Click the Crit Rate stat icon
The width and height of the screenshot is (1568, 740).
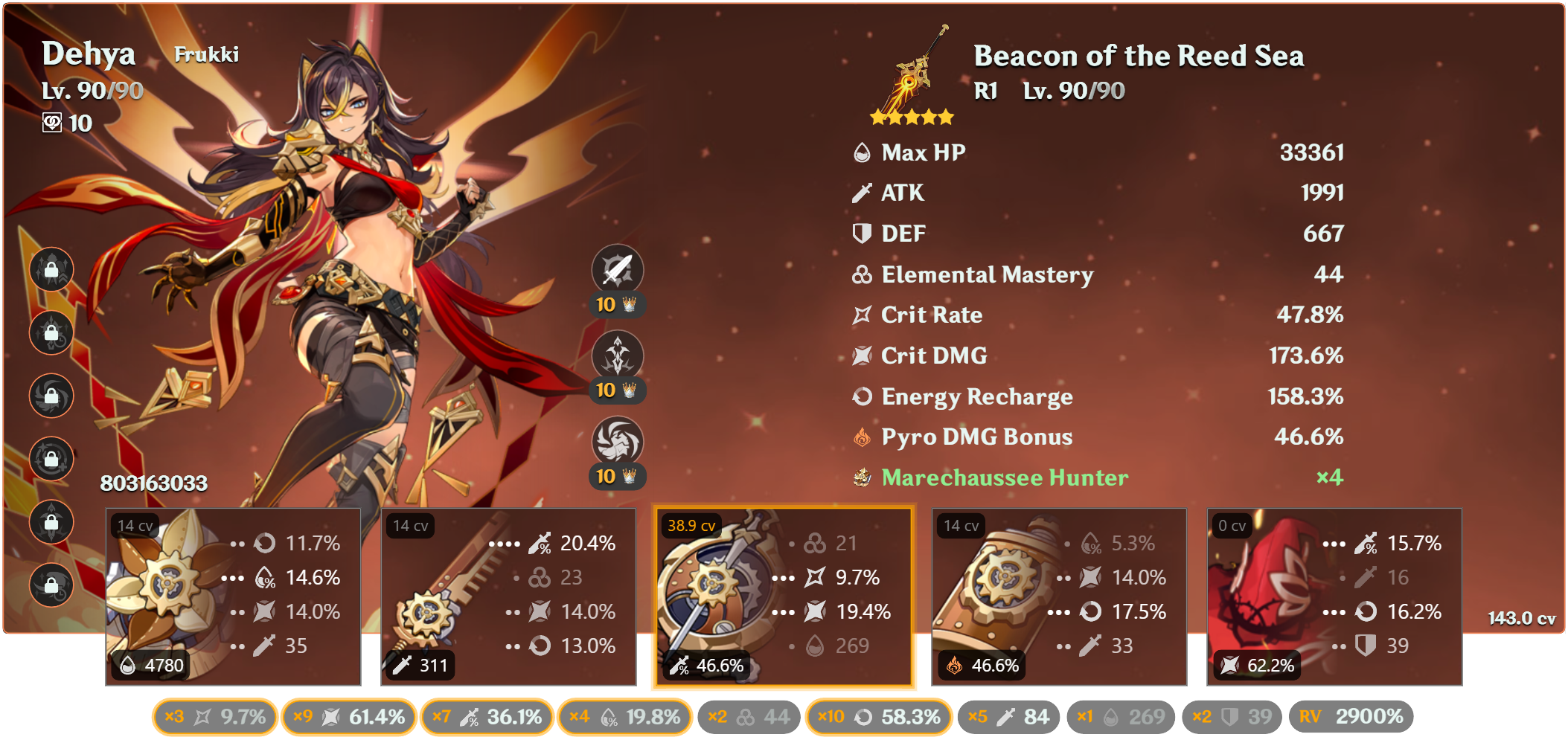862,315
